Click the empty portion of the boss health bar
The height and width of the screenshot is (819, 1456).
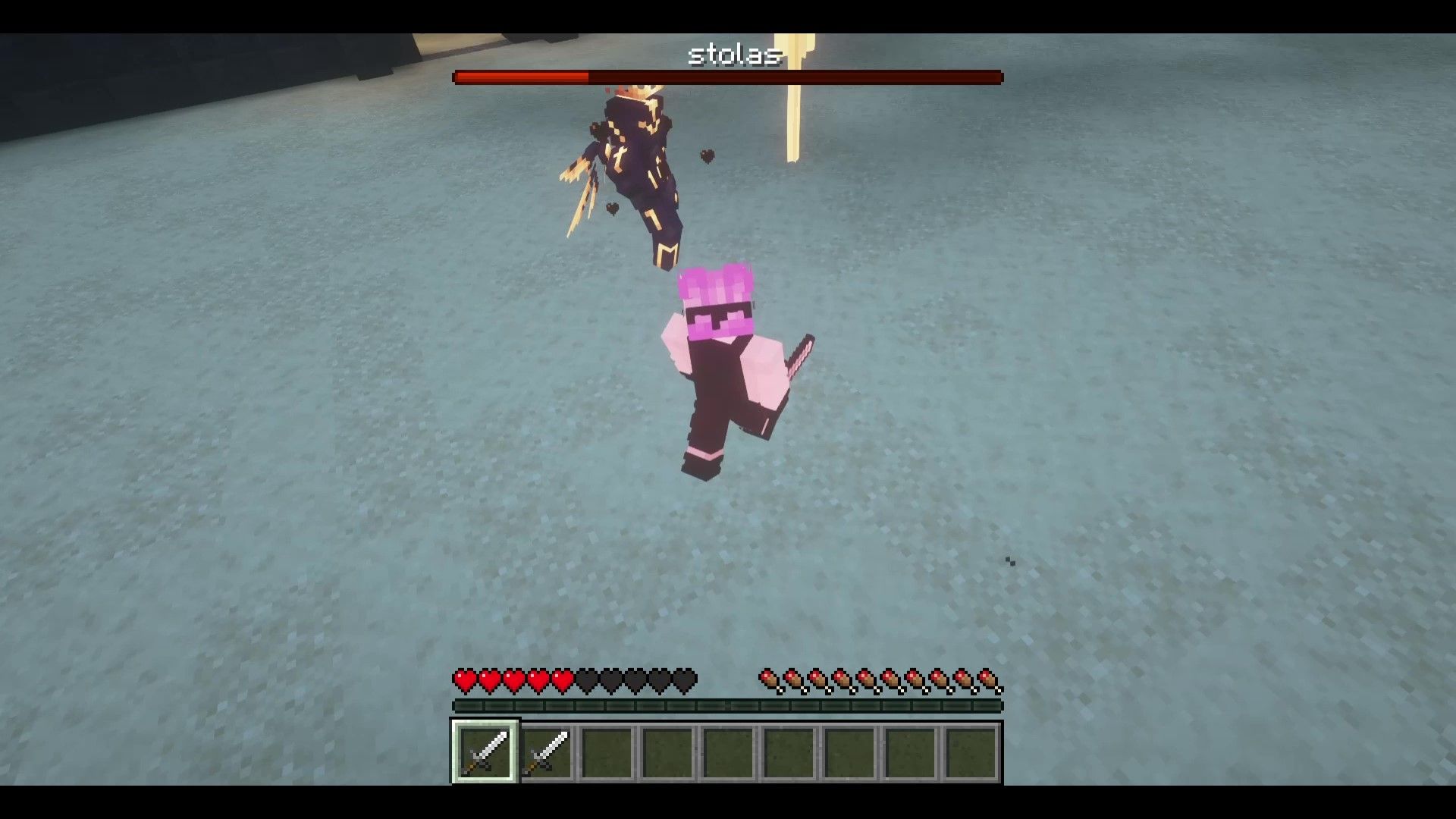pos(796,77)
